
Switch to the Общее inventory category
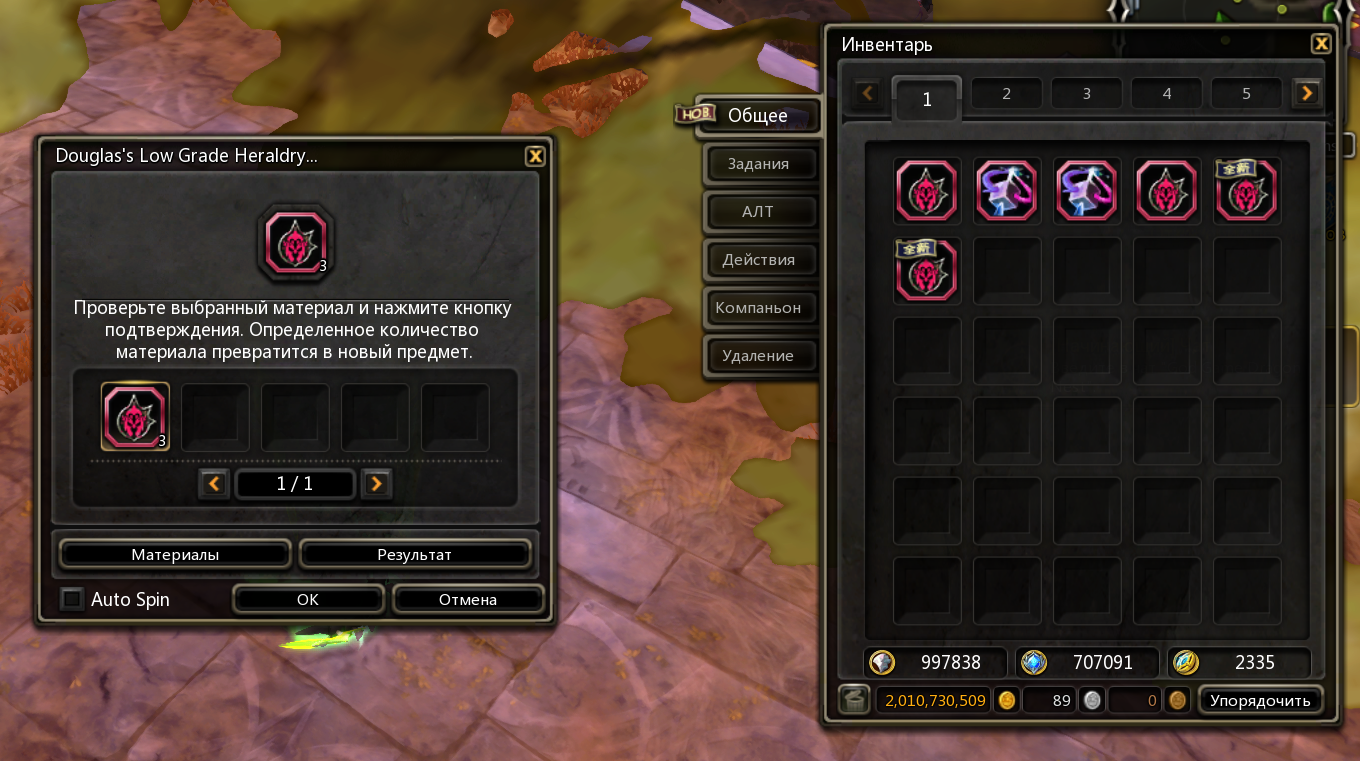(757, 116)
